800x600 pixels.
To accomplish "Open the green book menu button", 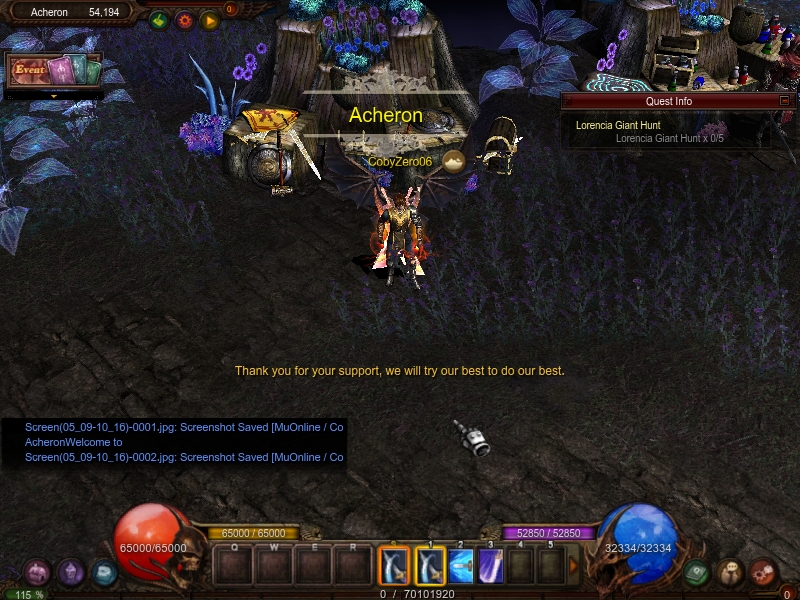I will [x=698, y=572].
